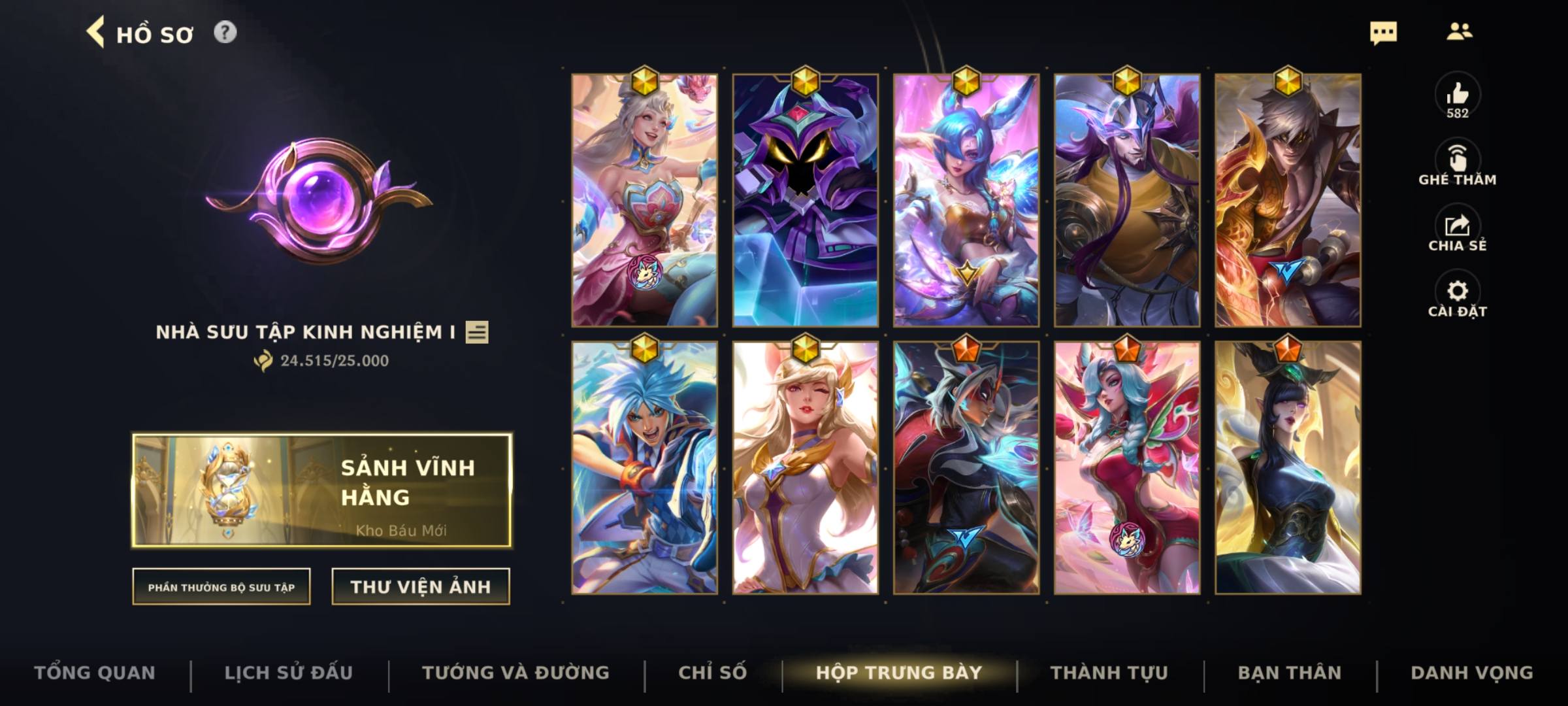Click the back arrow beside HỒ SƠ
This screenshot has width=1568, height=706.
tap(97, 34)
